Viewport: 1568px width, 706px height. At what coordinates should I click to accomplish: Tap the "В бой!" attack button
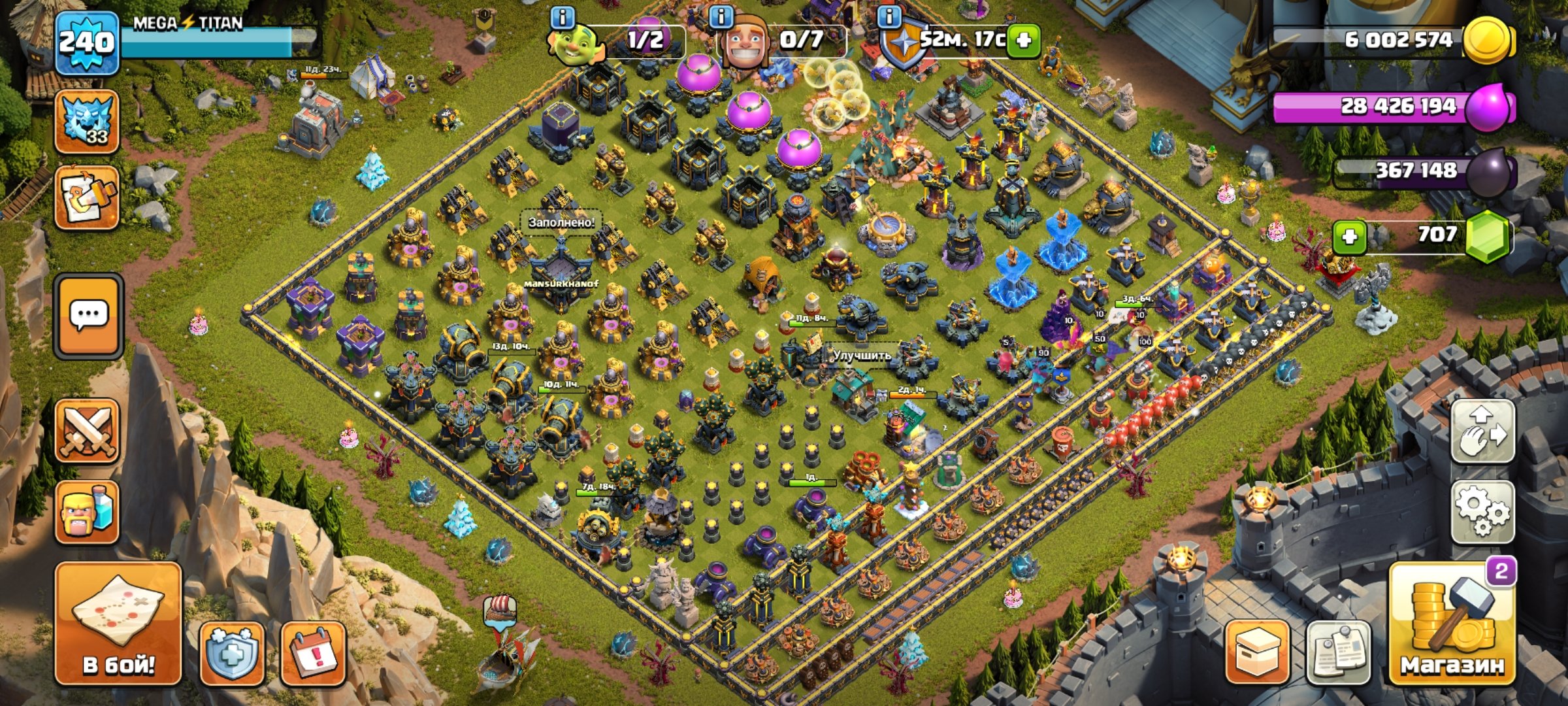pos(118,623)
